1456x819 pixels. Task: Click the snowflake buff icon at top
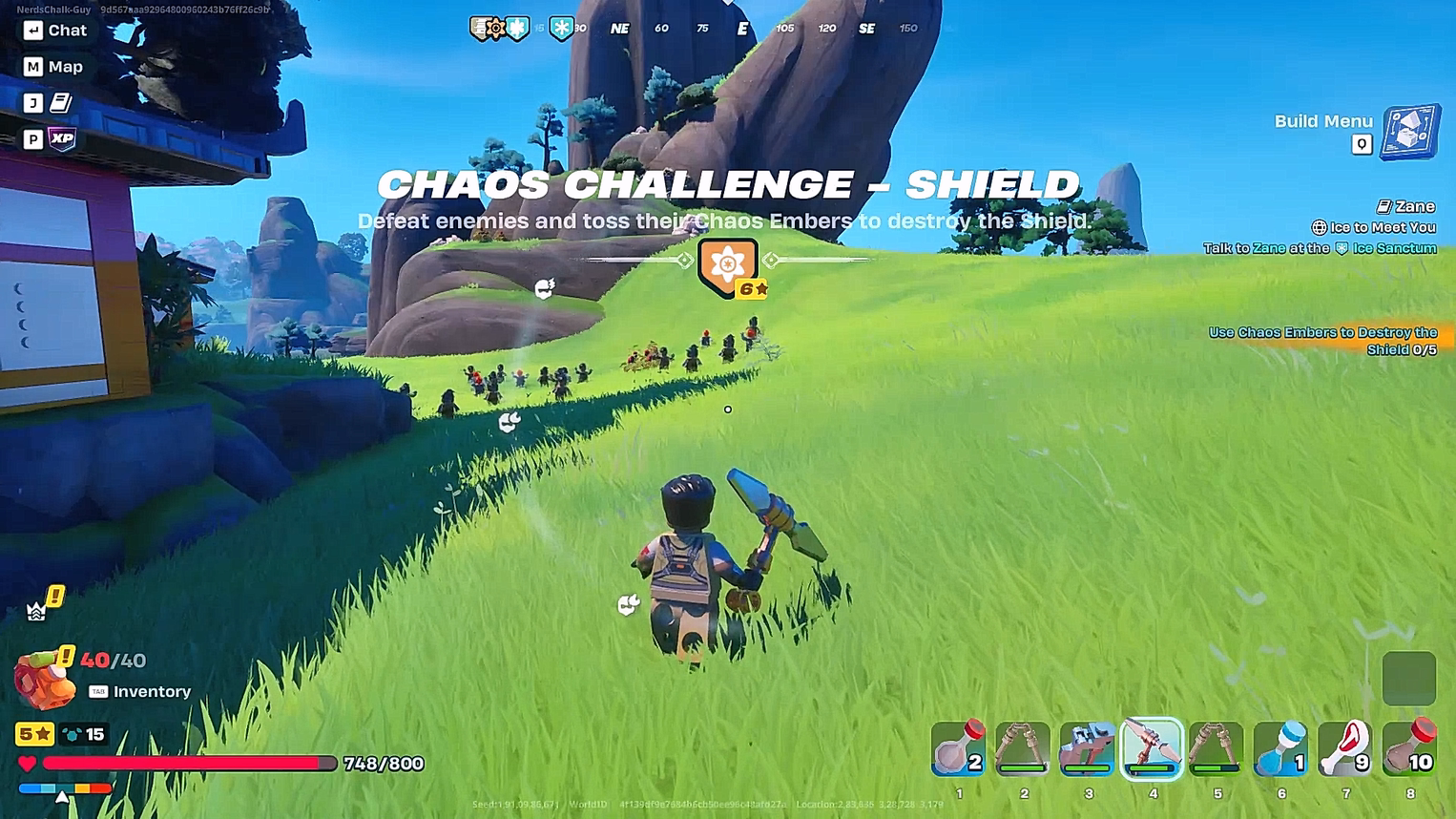coord(559,28)
